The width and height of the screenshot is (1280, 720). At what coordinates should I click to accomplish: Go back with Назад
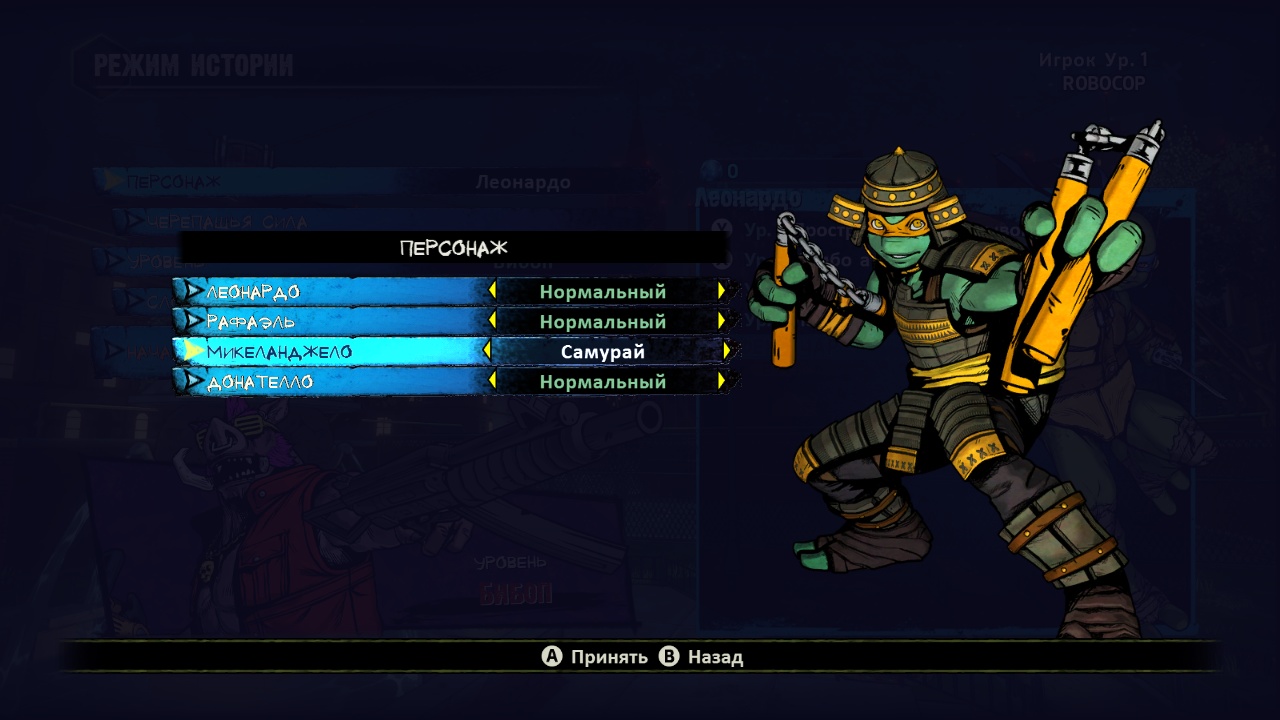[703, 657]
